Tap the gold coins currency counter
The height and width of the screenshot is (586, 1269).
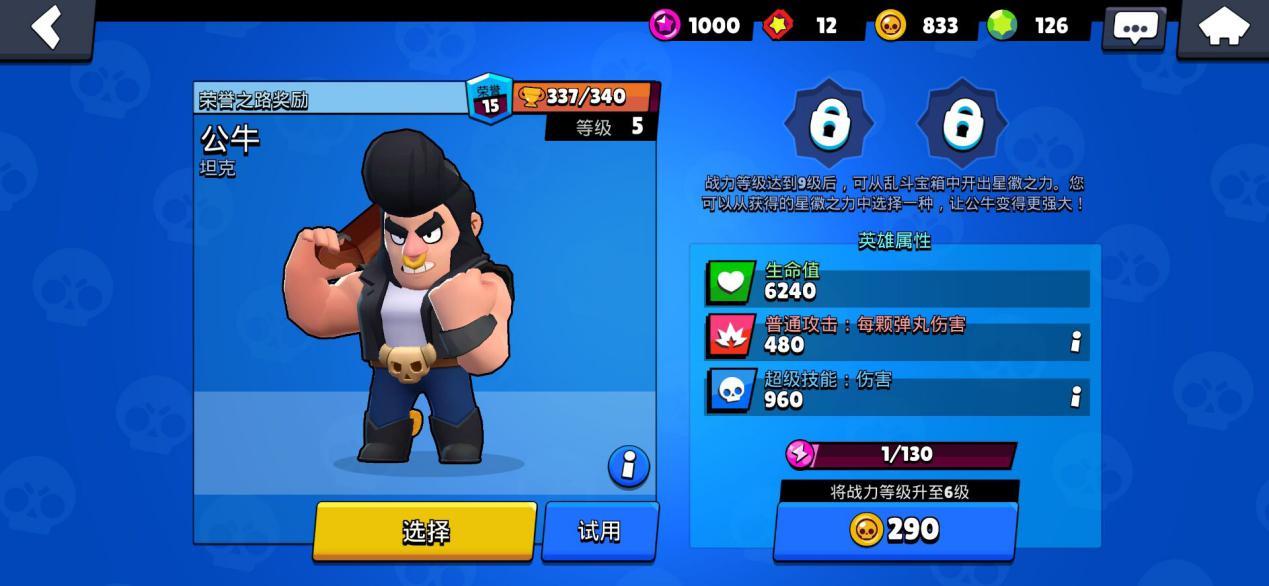point(917,25)
